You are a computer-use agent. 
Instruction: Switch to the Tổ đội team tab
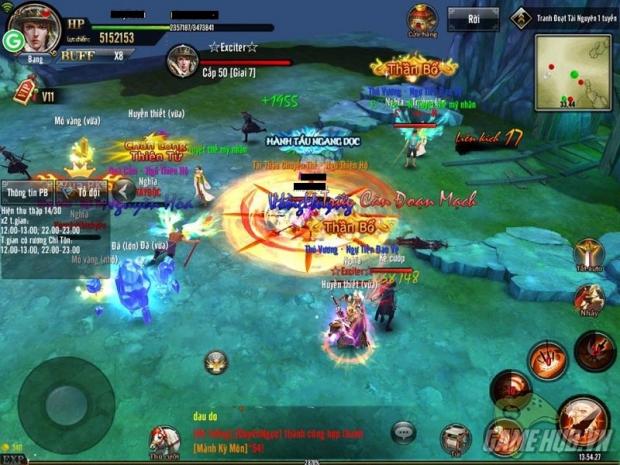tap(83, 189)
